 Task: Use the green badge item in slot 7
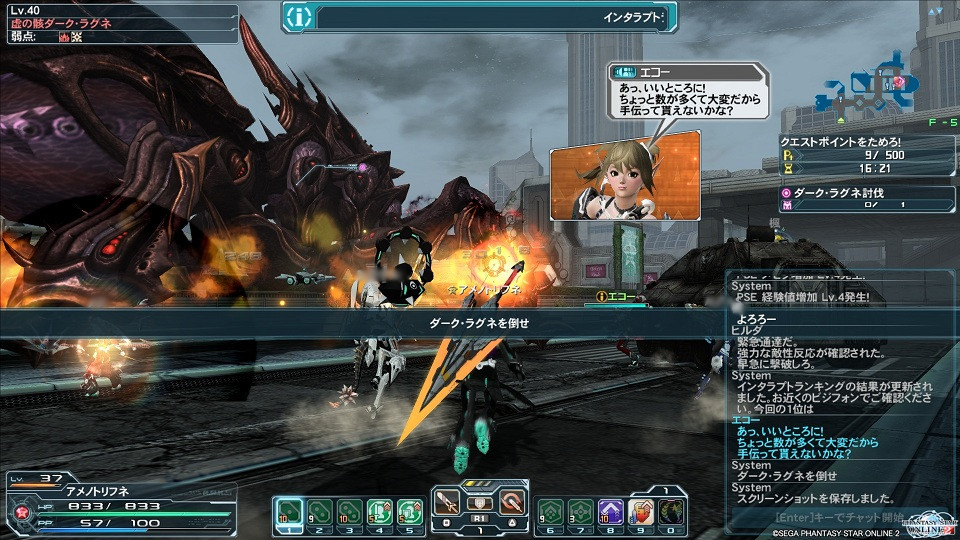(581, 513)
